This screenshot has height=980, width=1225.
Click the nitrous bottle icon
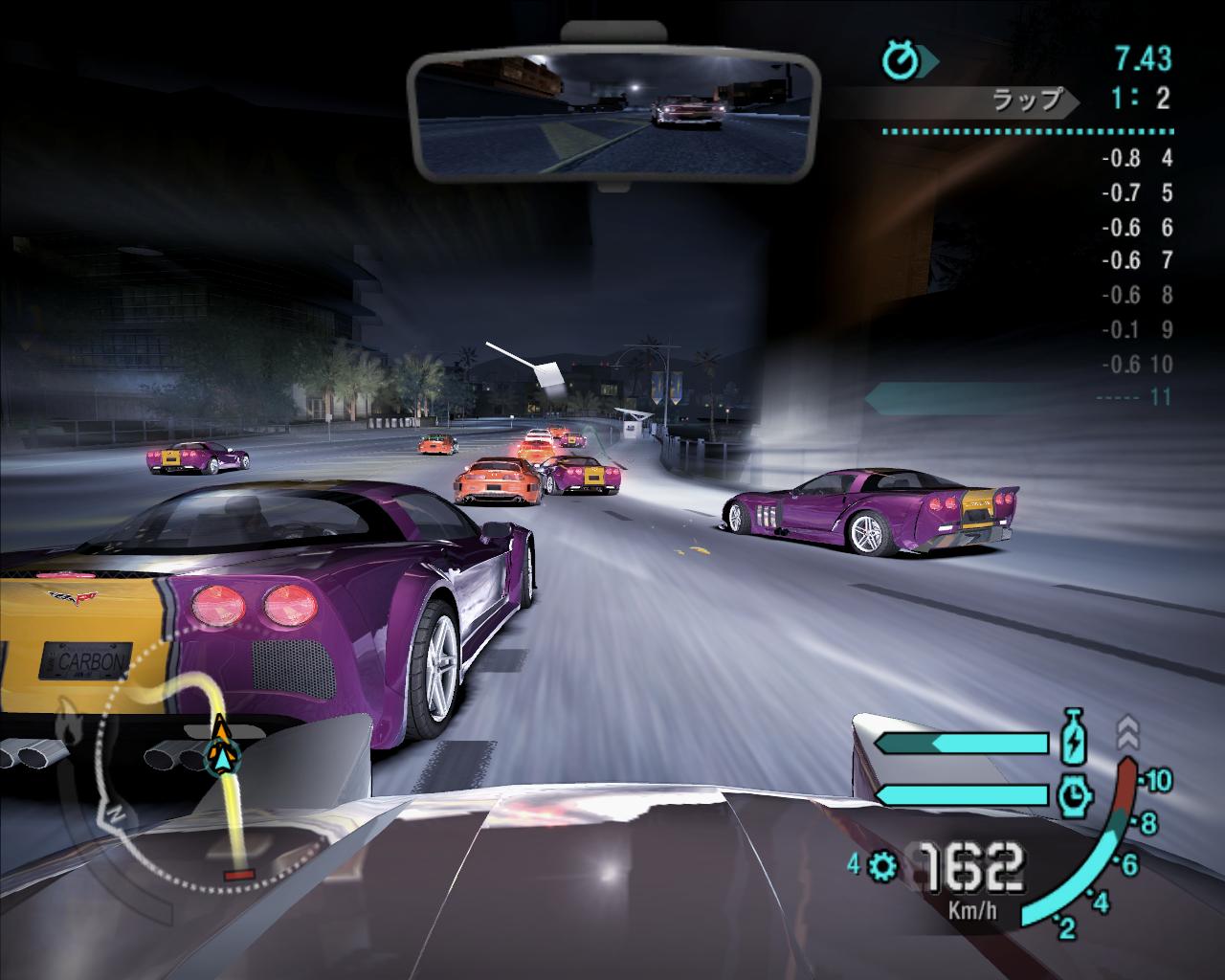(x=1074, y=740)
